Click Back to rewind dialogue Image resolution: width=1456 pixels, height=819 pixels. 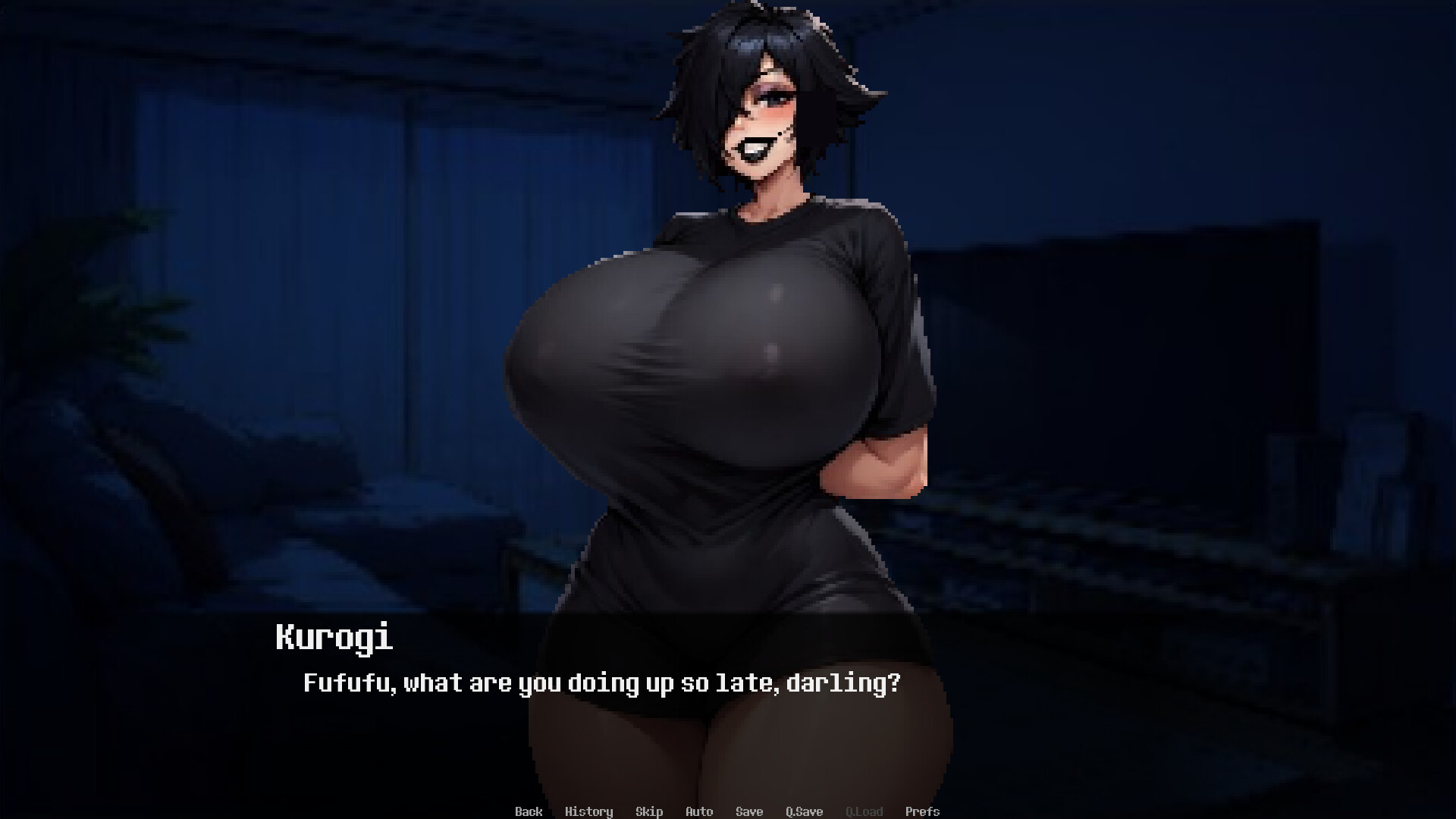(x=529, y=811)
